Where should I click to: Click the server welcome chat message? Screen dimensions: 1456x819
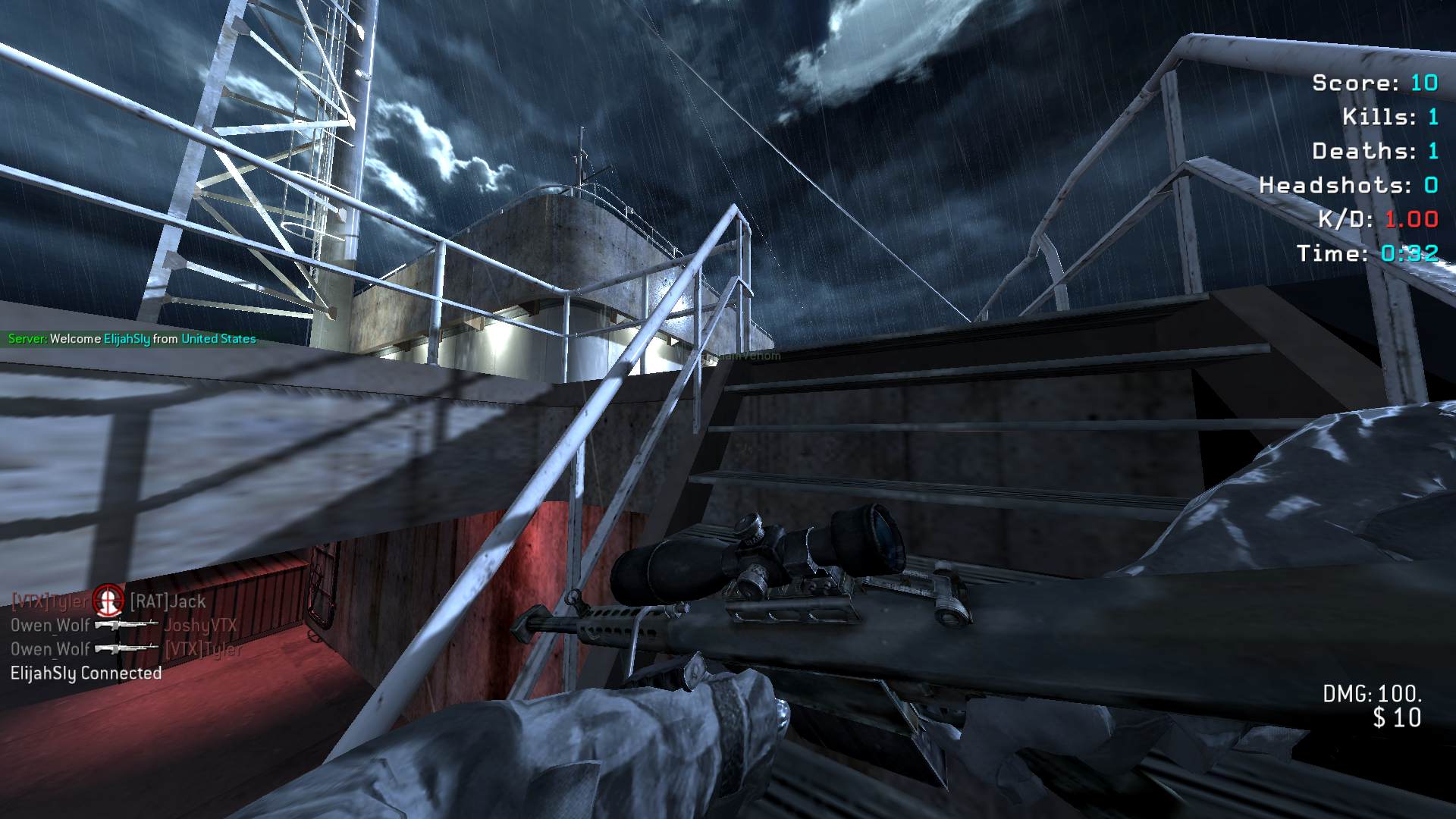click(132, 339)
